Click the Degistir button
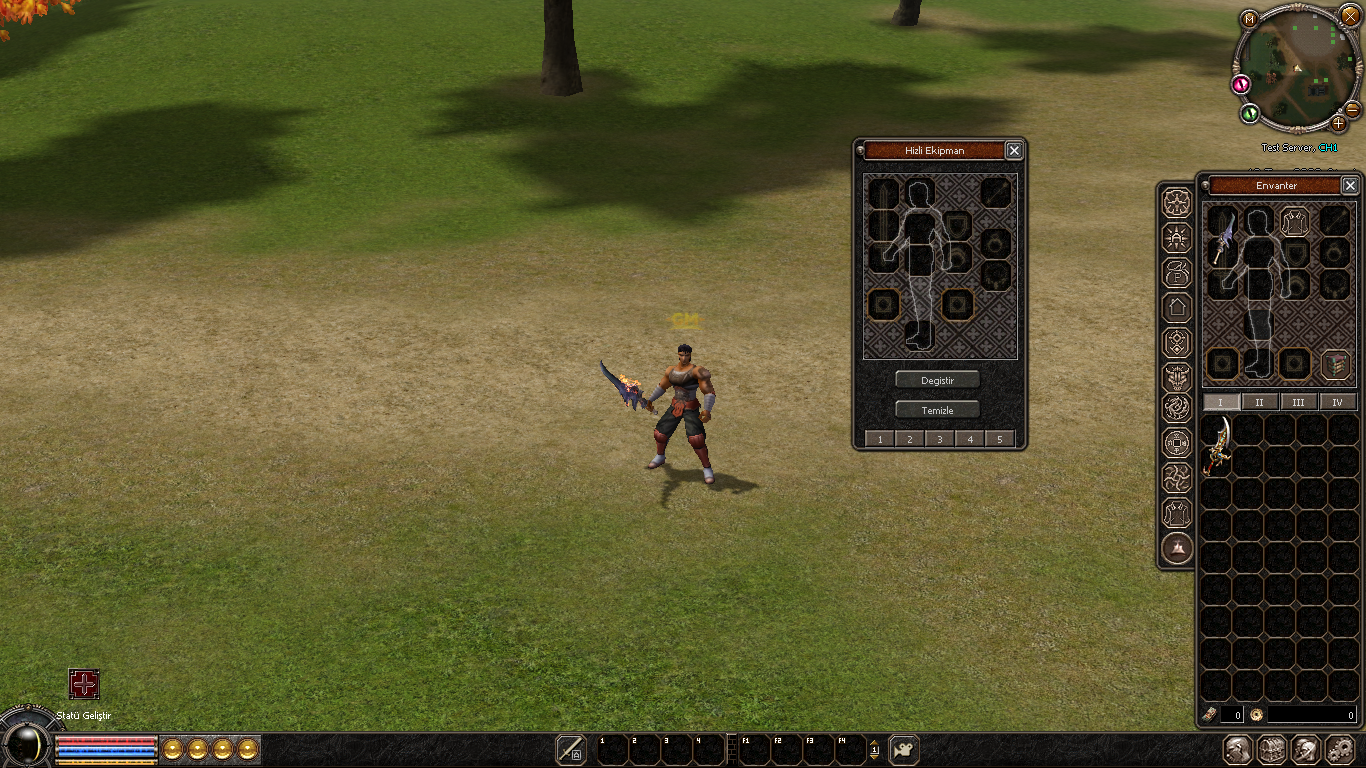This screenshot has height=768, width=1366. point(937,380)
